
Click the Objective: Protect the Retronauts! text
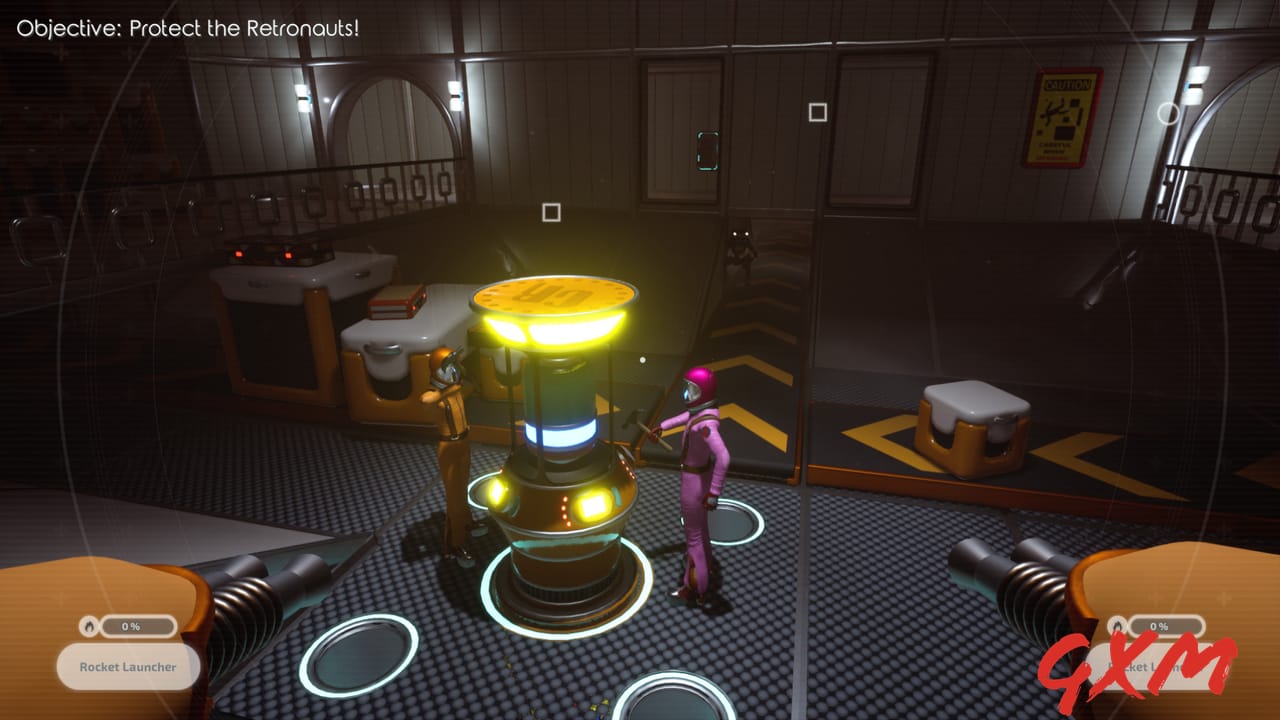187,28
